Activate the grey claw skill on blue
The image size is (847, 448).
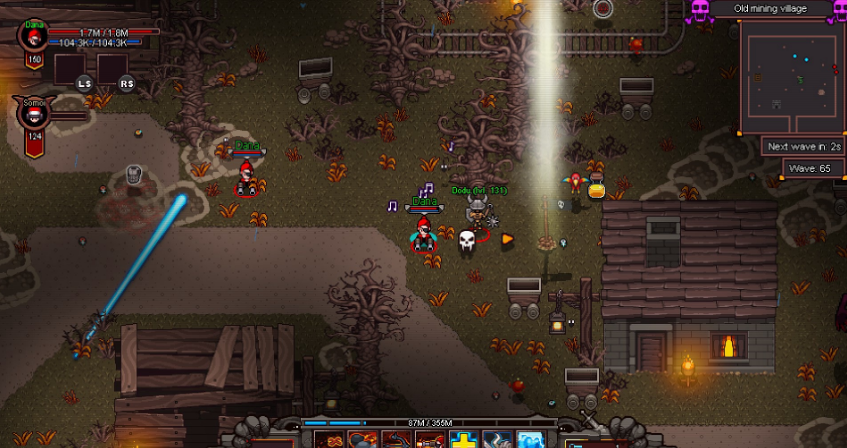click(x=496, y=440)
